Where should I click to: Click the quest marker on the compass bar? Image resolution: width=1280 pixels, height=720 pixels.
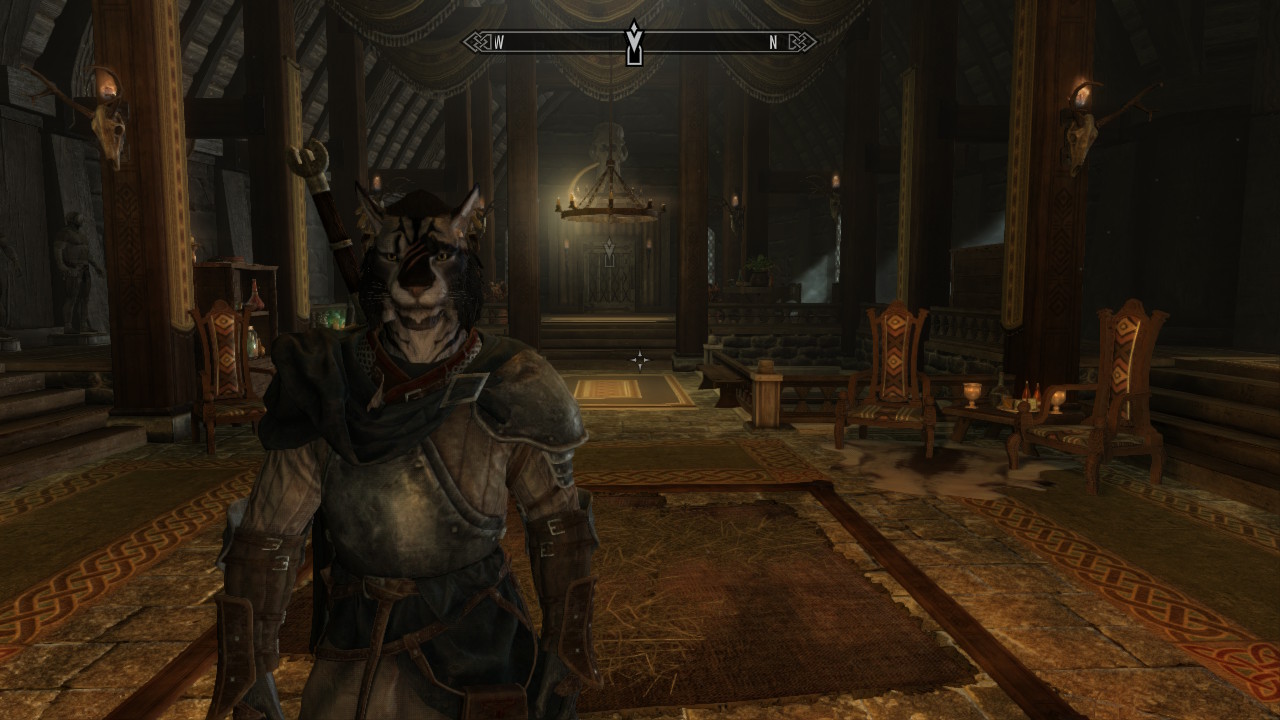[633, 43]
